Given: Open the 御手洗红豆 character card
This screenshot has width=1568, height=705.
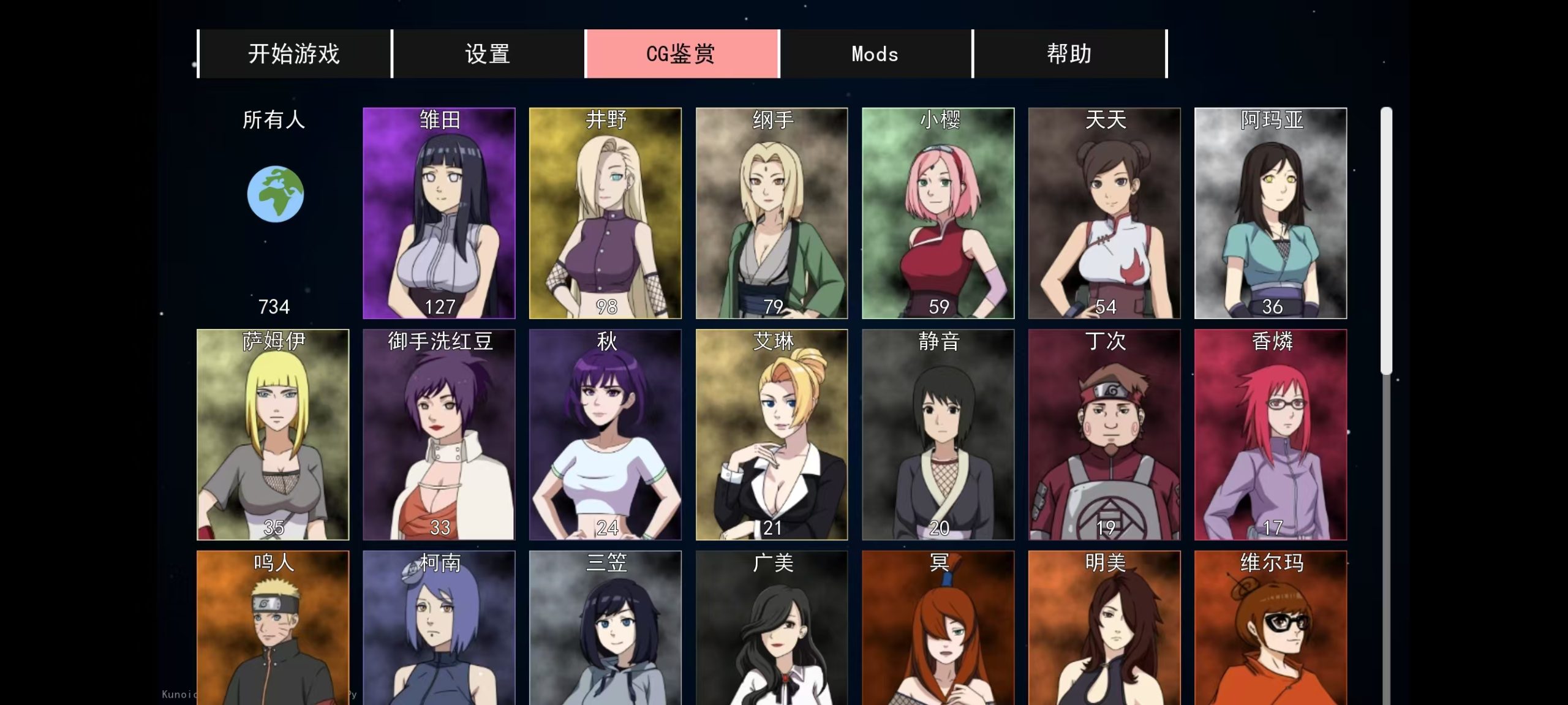Looking at the screenshot, I should [x=439, y=435].
